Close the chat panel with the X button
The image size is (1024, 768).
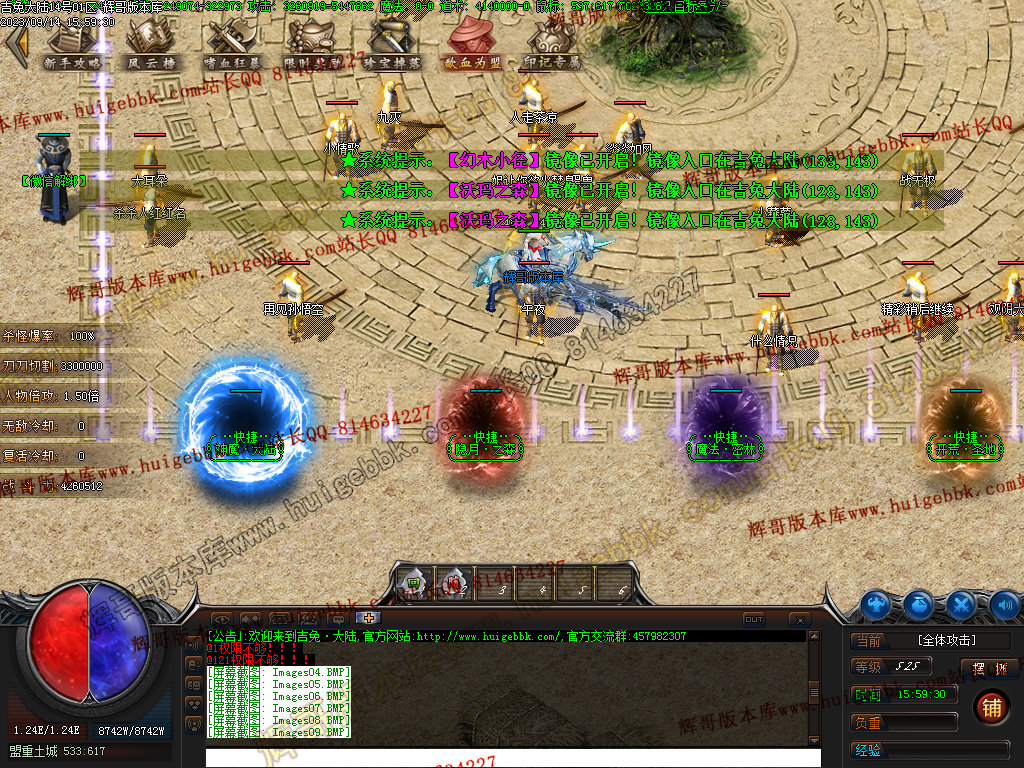click(799, 619)
